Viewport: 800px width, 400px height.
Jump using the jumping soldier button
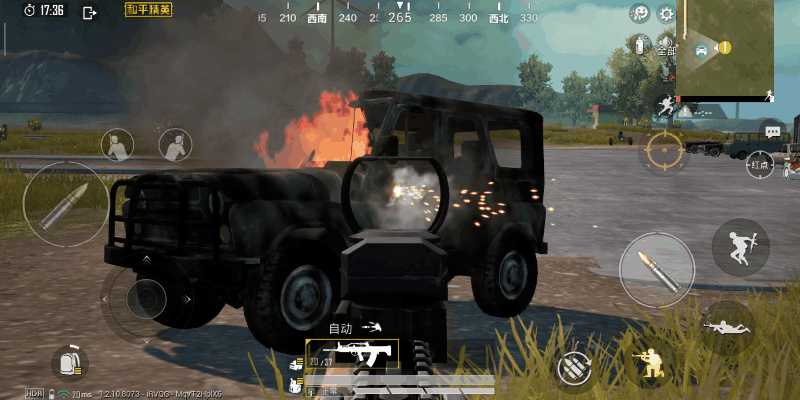(x=741, y=247)
